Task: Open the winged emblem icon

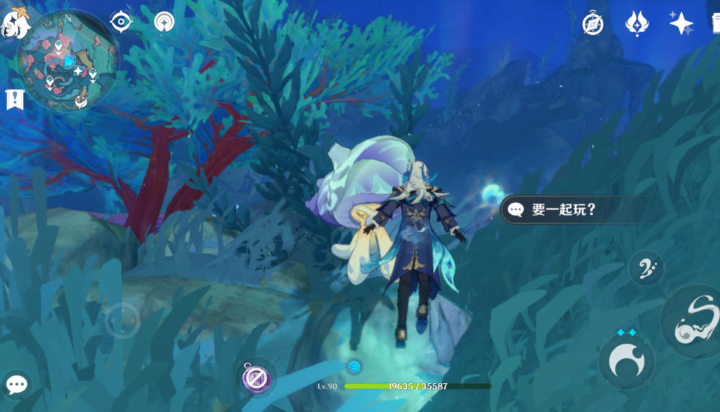Action: coord(637,23)
